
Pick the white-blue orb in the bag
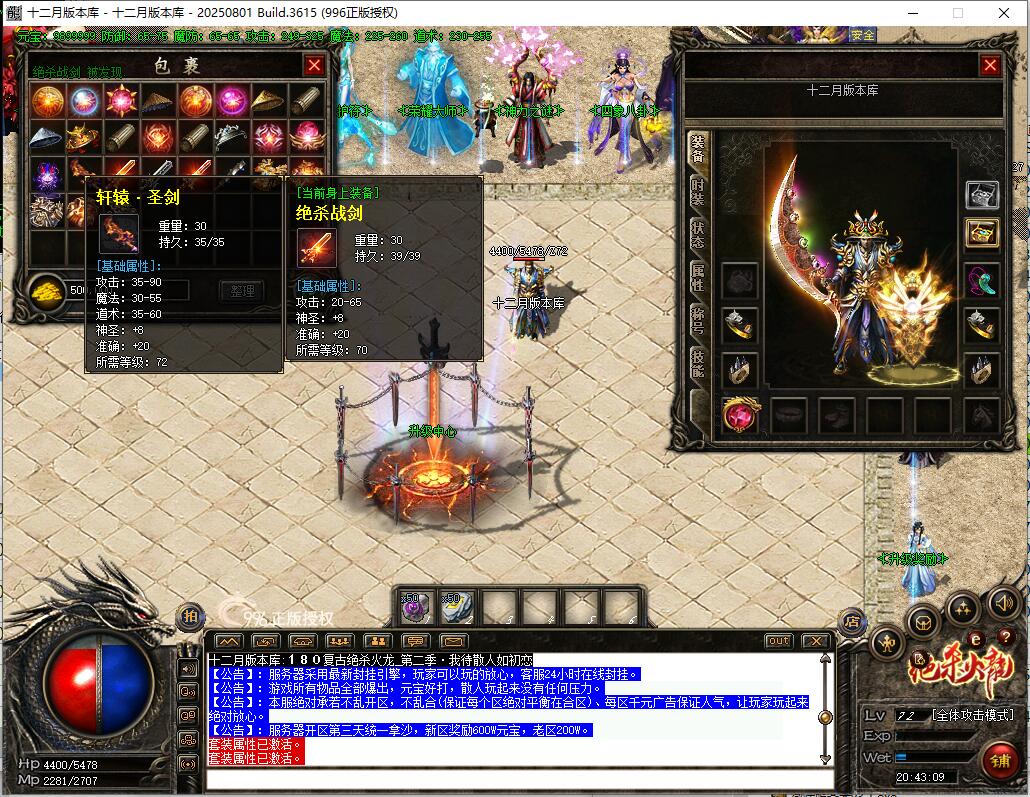pyautogui.click(x=83, y=101)
